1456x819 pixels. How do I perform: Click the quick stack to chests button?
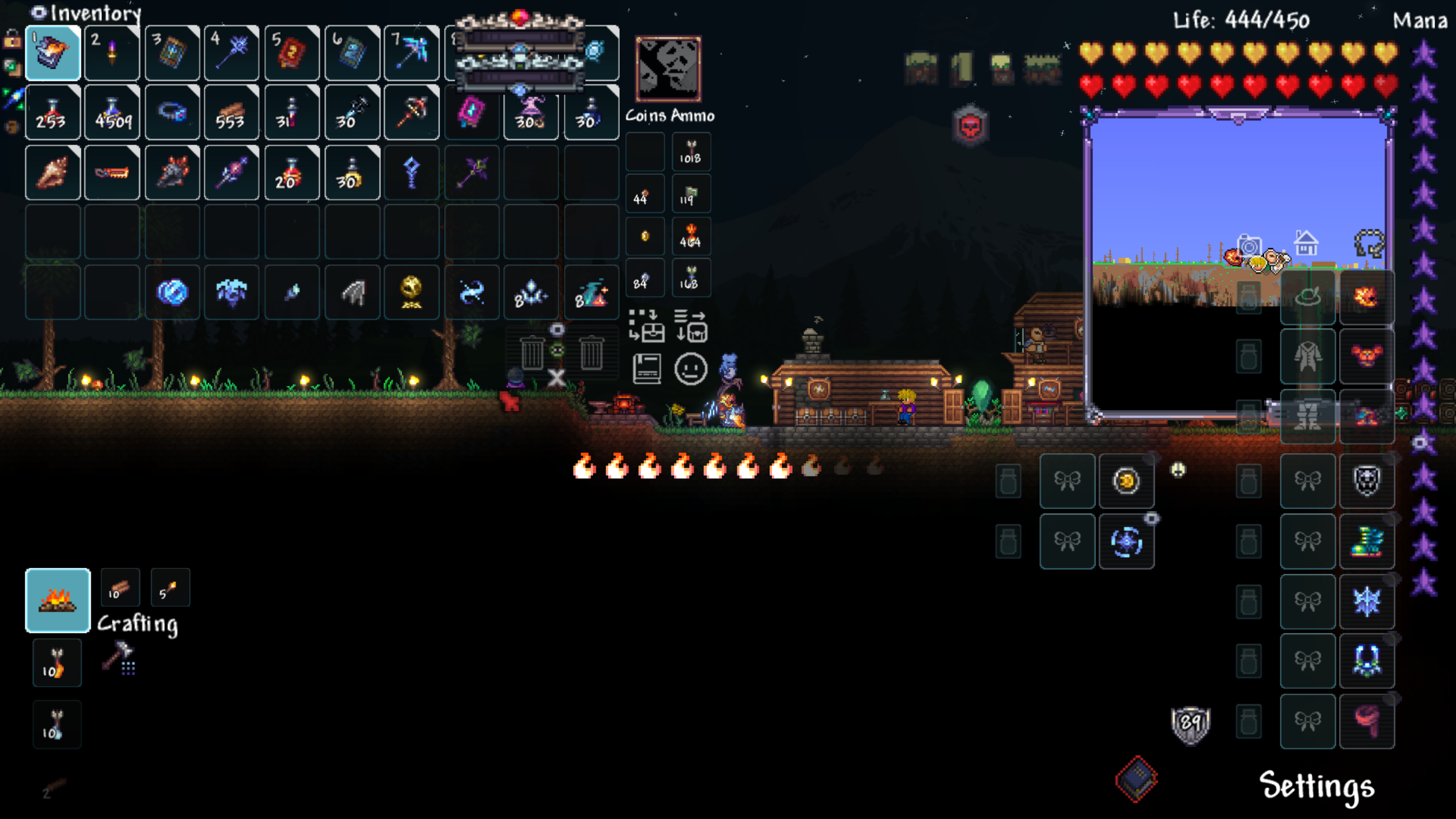pos(647,326)
